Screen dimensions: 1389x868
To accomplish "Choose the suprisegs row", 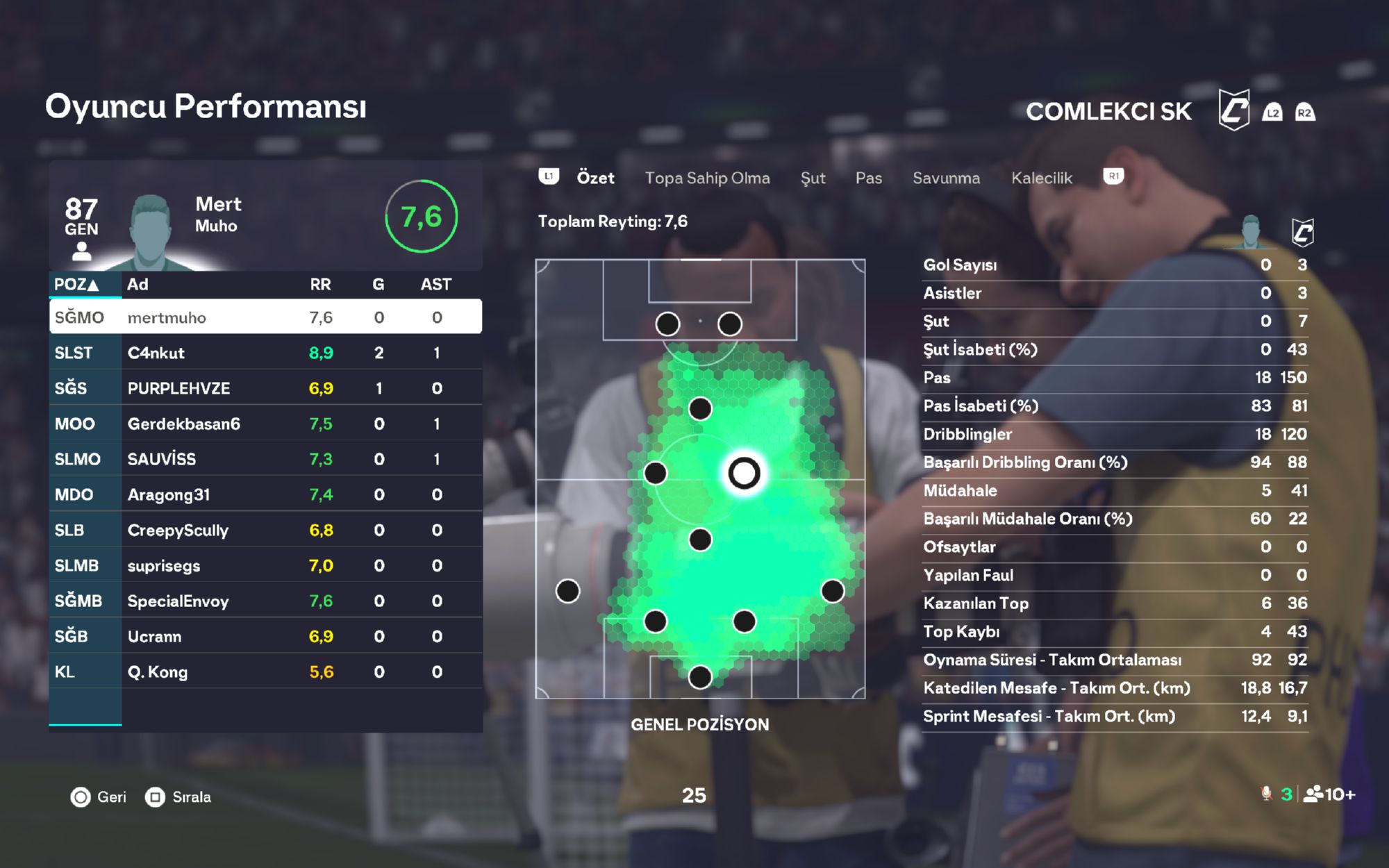I will pos(265,565).
